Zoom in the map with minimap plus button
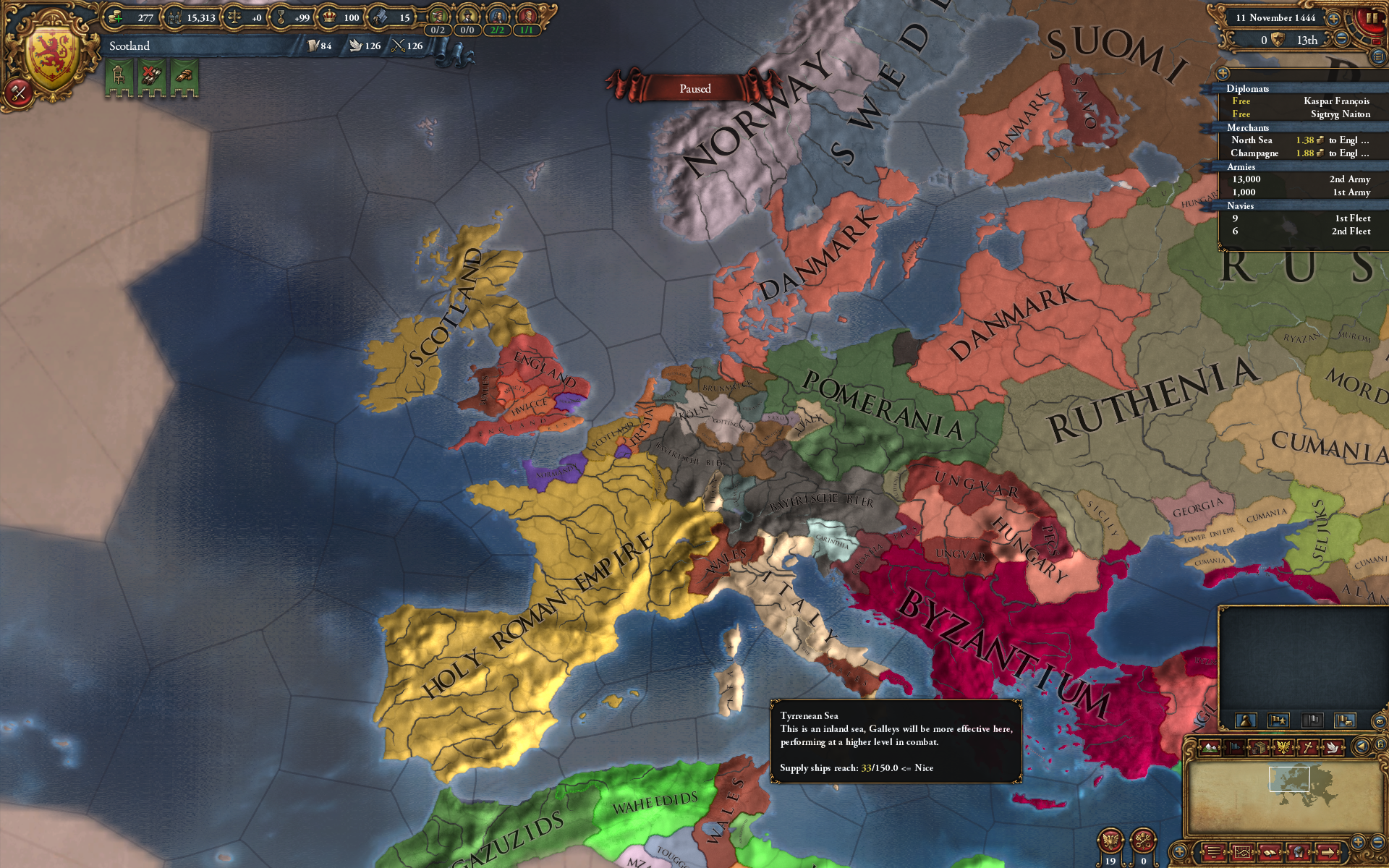 [x=1357, y=841]
